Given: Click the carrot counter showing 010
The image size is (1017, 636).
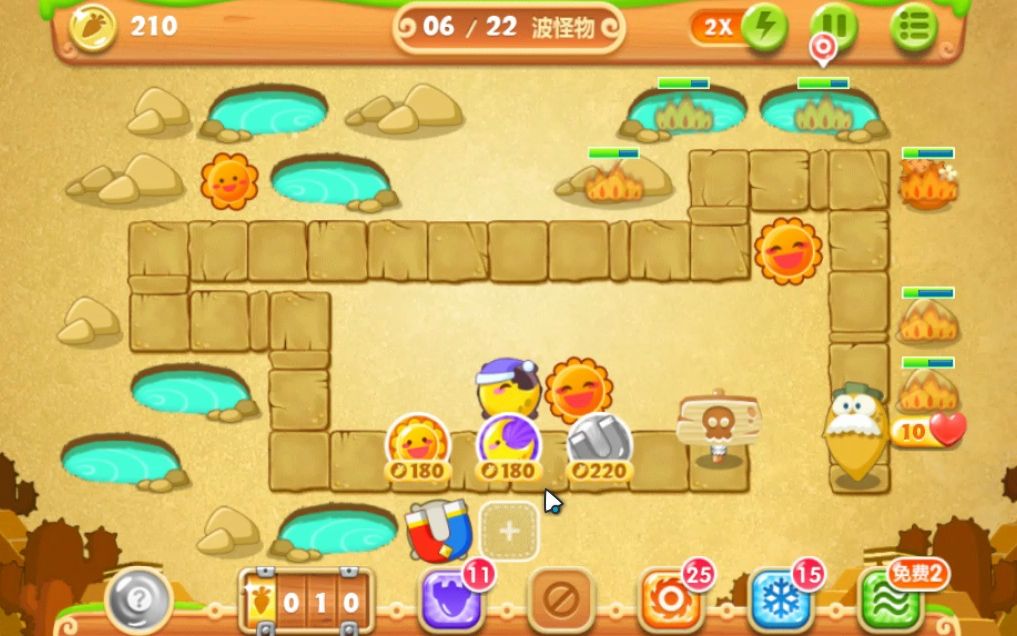Looking at the screenshot, I should point(306,602).
